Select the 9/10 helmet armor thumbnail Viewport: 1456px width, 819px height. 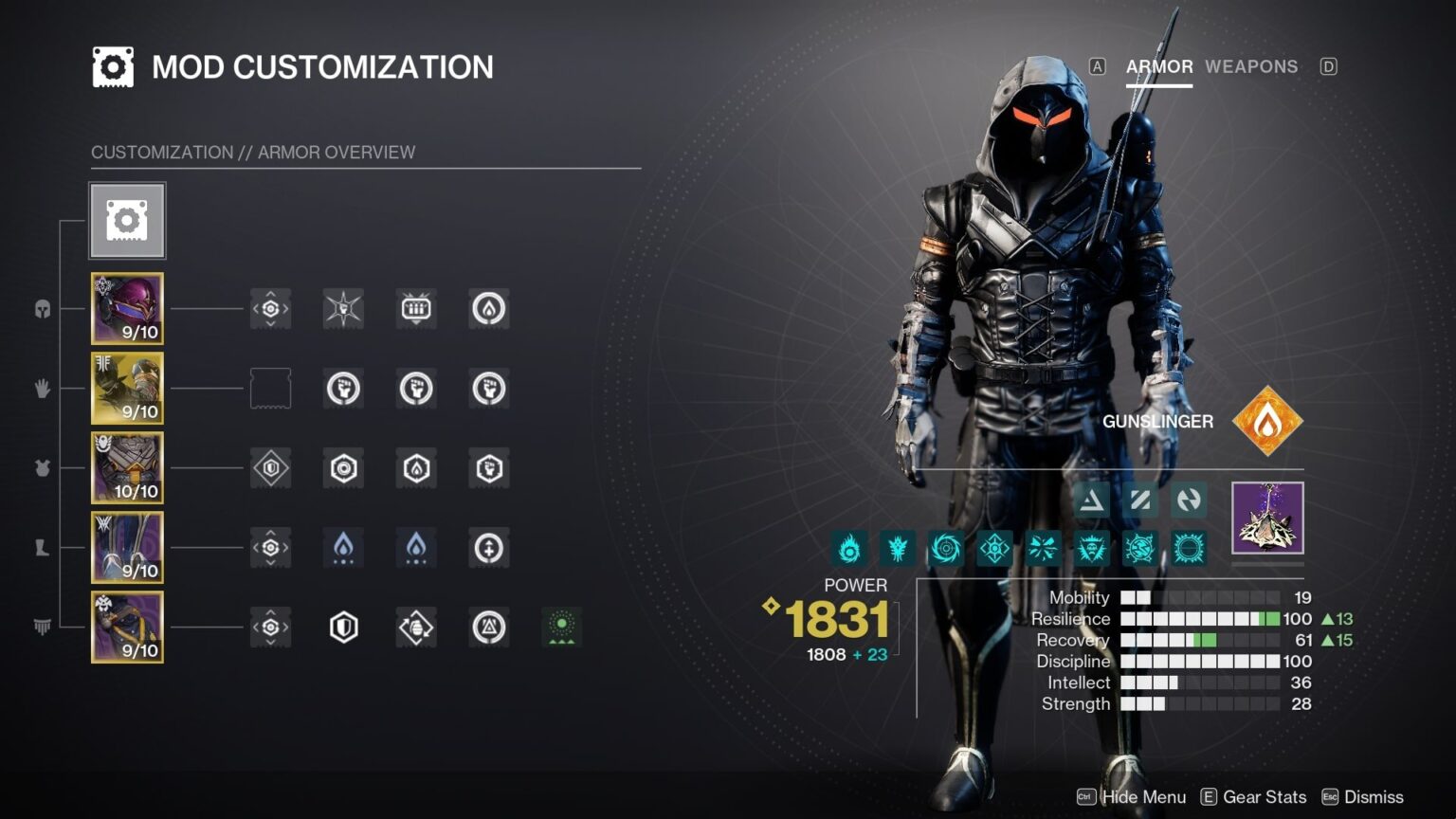(x=127, y=307)
